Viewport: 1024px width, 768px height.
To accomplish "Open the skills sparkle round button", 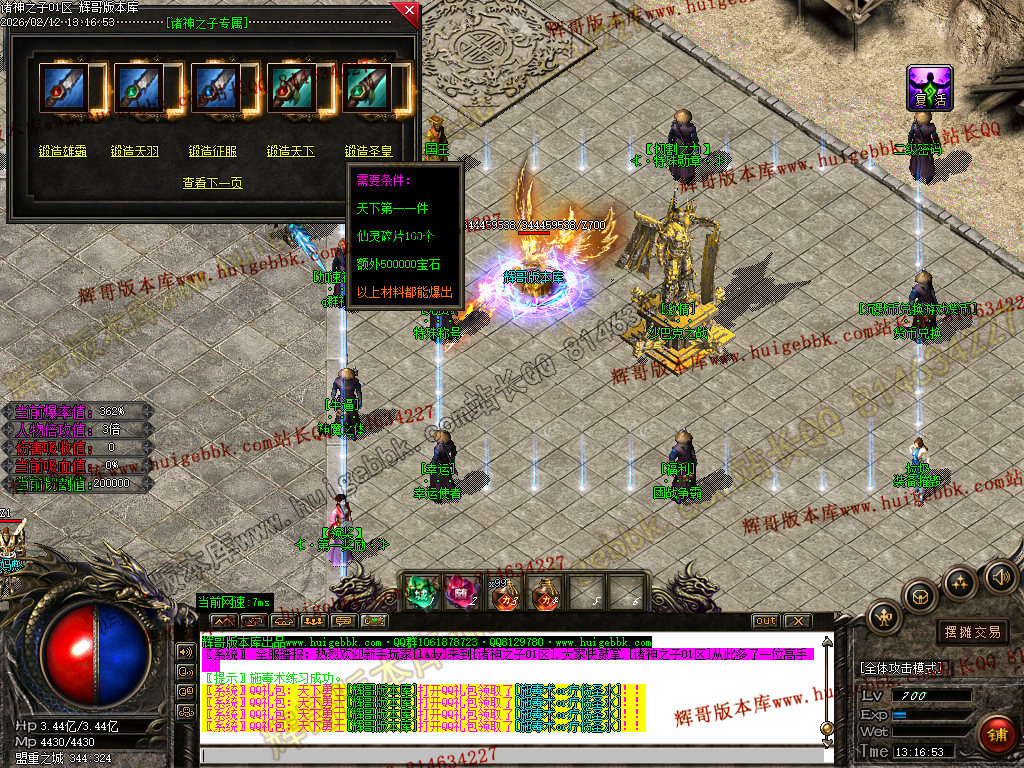I will click(x=959, y=582).
